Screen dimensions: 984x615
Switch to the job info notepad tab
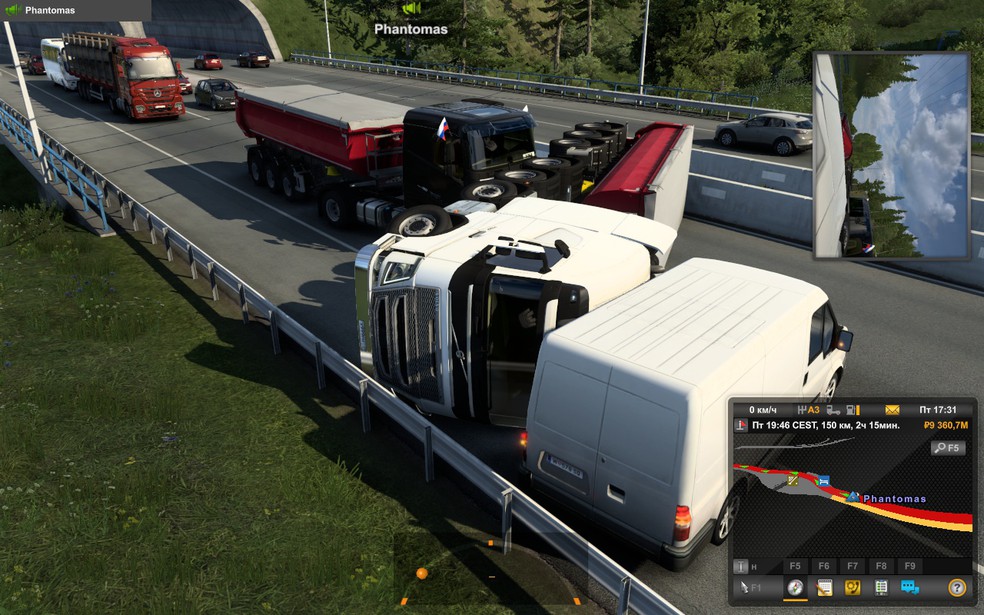[824, 588]
